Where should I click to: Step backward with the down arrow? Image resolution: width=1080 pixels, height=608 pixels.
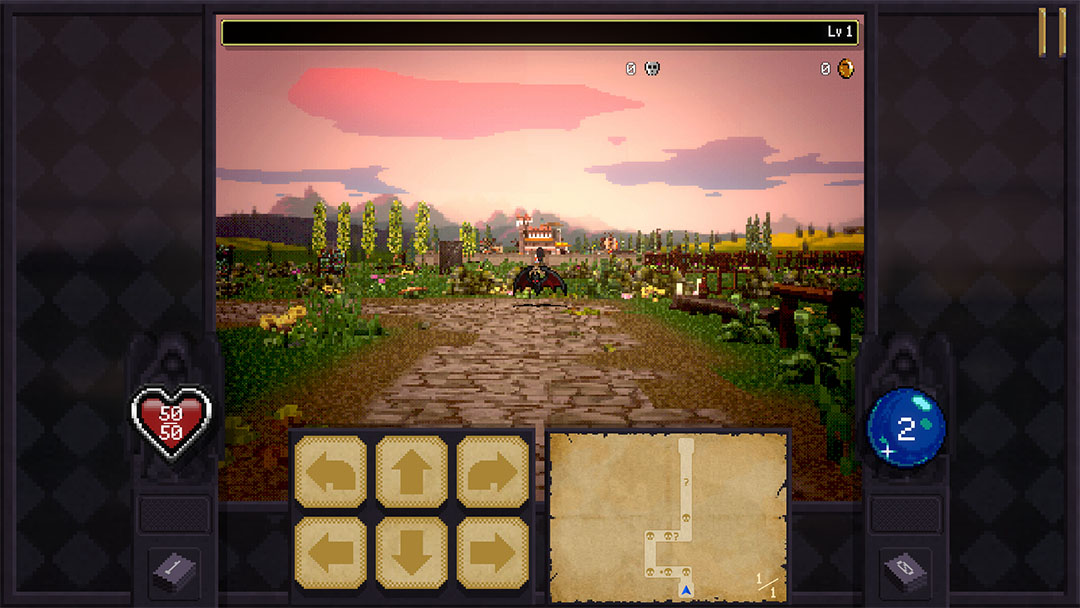(x=411, y=552)
